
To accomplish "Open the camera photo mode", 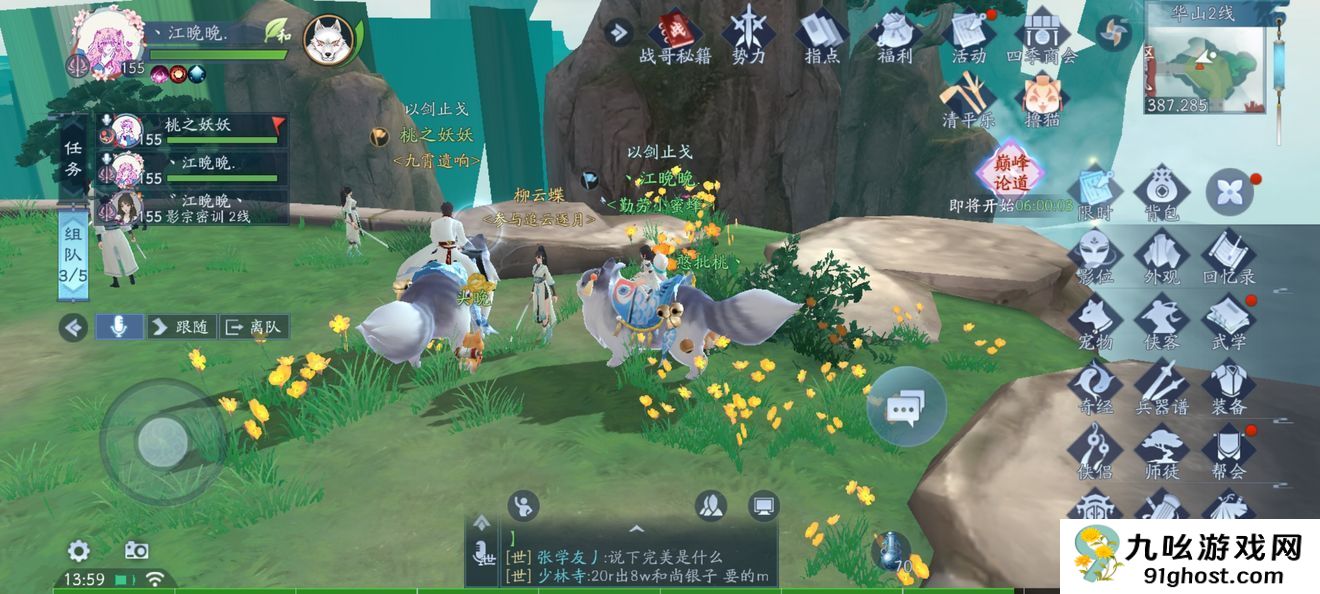I will point(136,550).
